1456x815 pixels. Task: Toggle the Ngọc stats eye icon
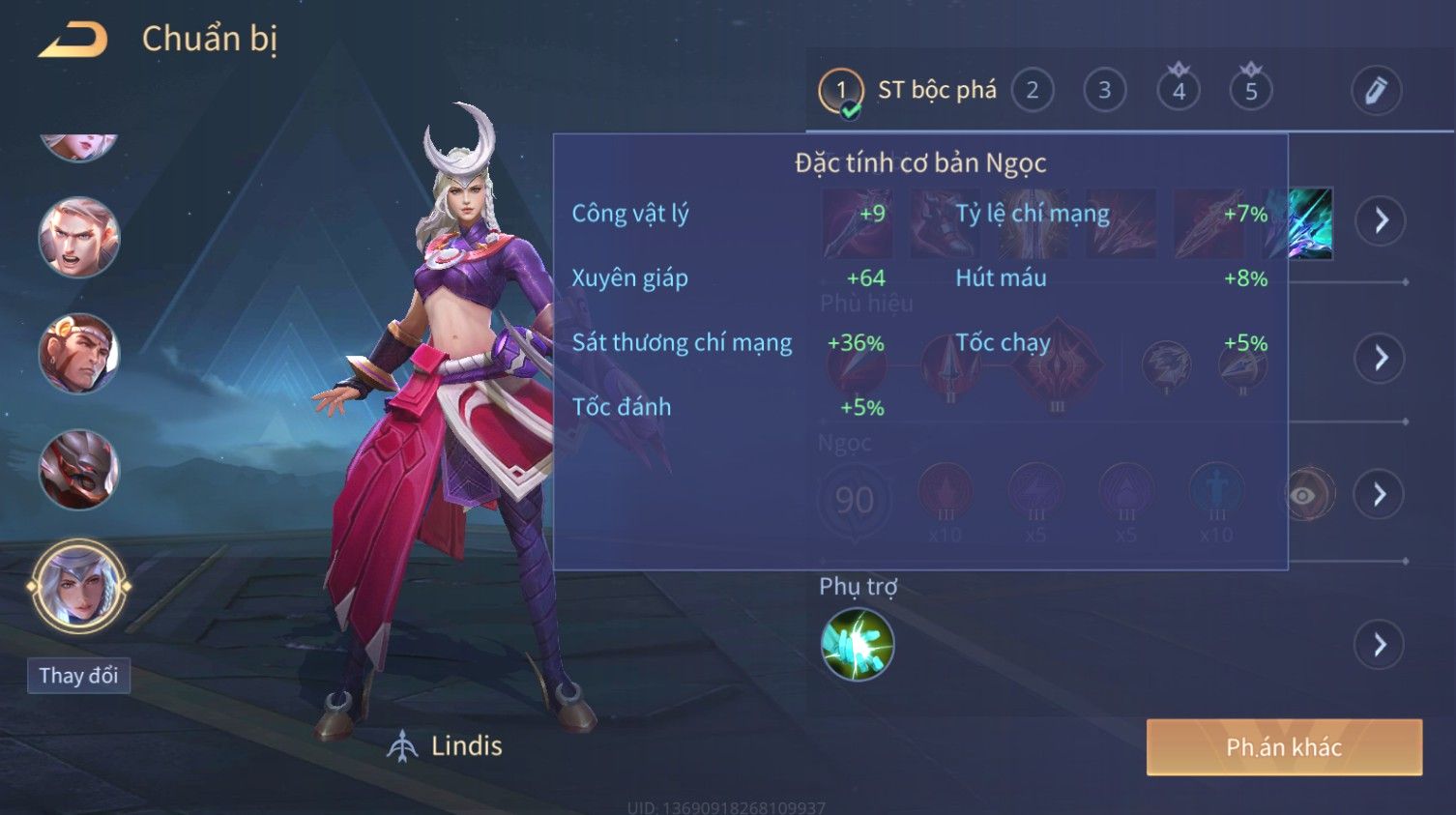pyautogui.click(x=1303, y=496)
